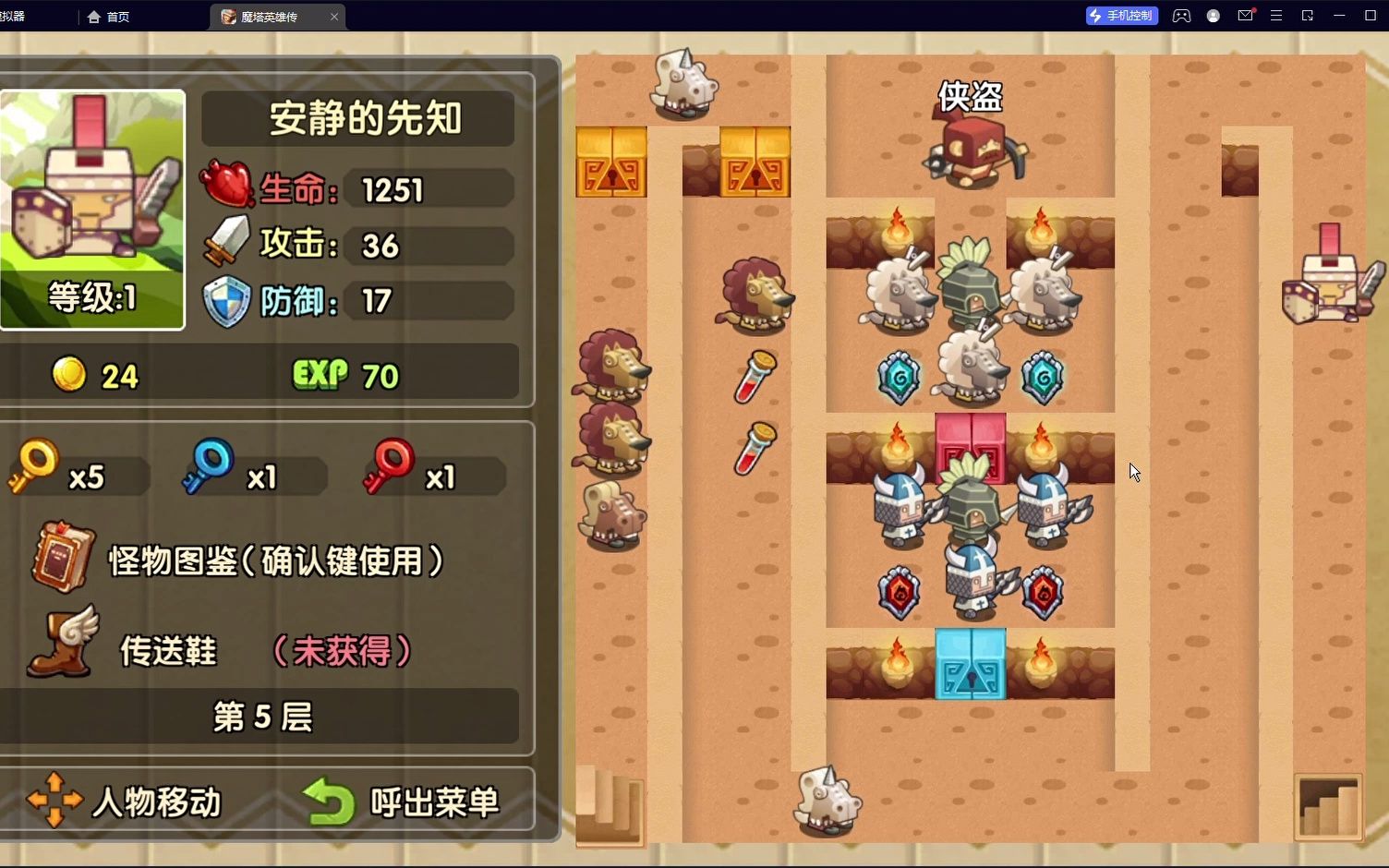Click the sword icon next to 攻击 36
This screenshot has width=1389, height=868.
click(x=224, y=242)
